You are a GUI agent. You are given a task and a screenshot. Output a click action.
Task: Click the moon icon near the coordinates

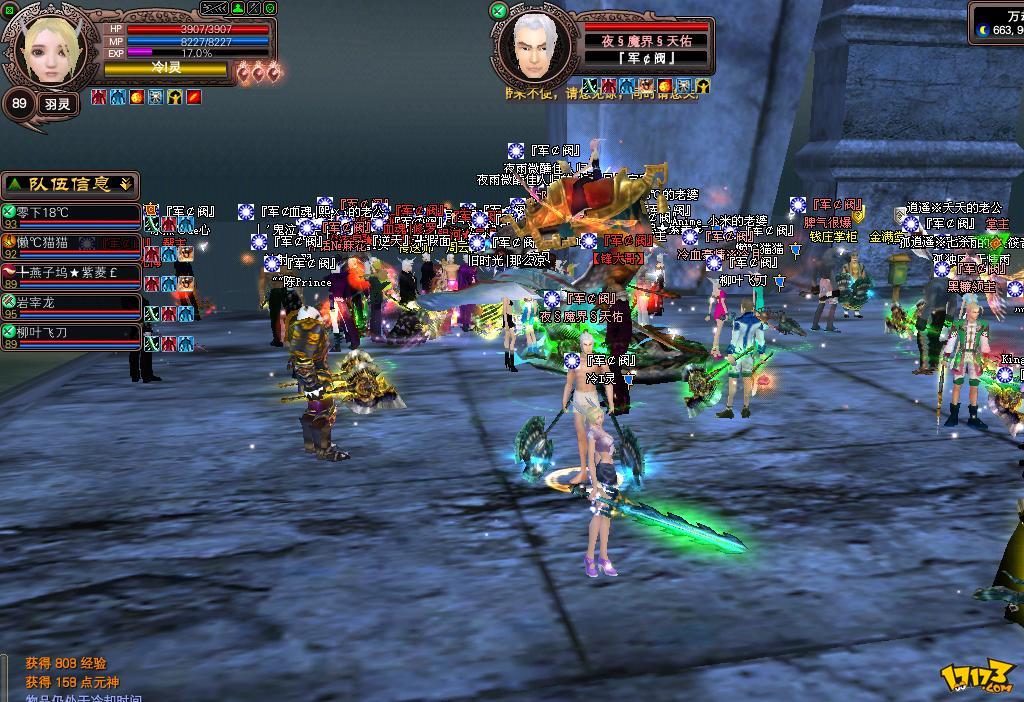click(x=983, y=30)
